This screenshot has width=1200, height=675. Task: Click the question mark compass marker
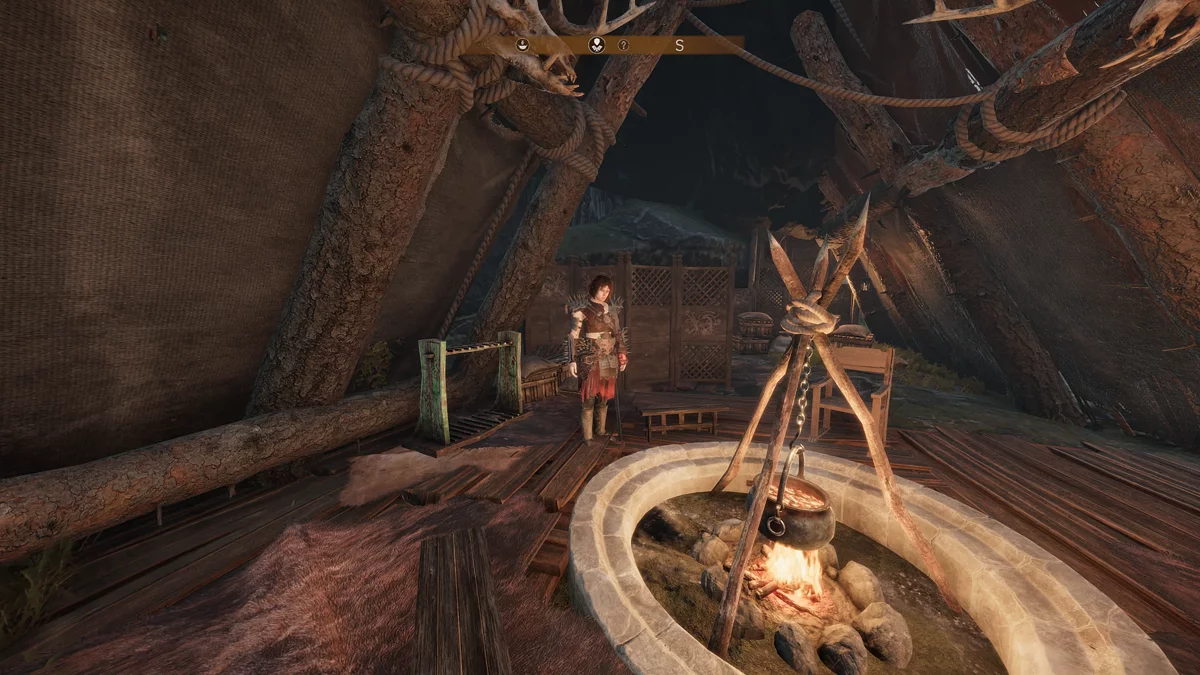(623, 45)
